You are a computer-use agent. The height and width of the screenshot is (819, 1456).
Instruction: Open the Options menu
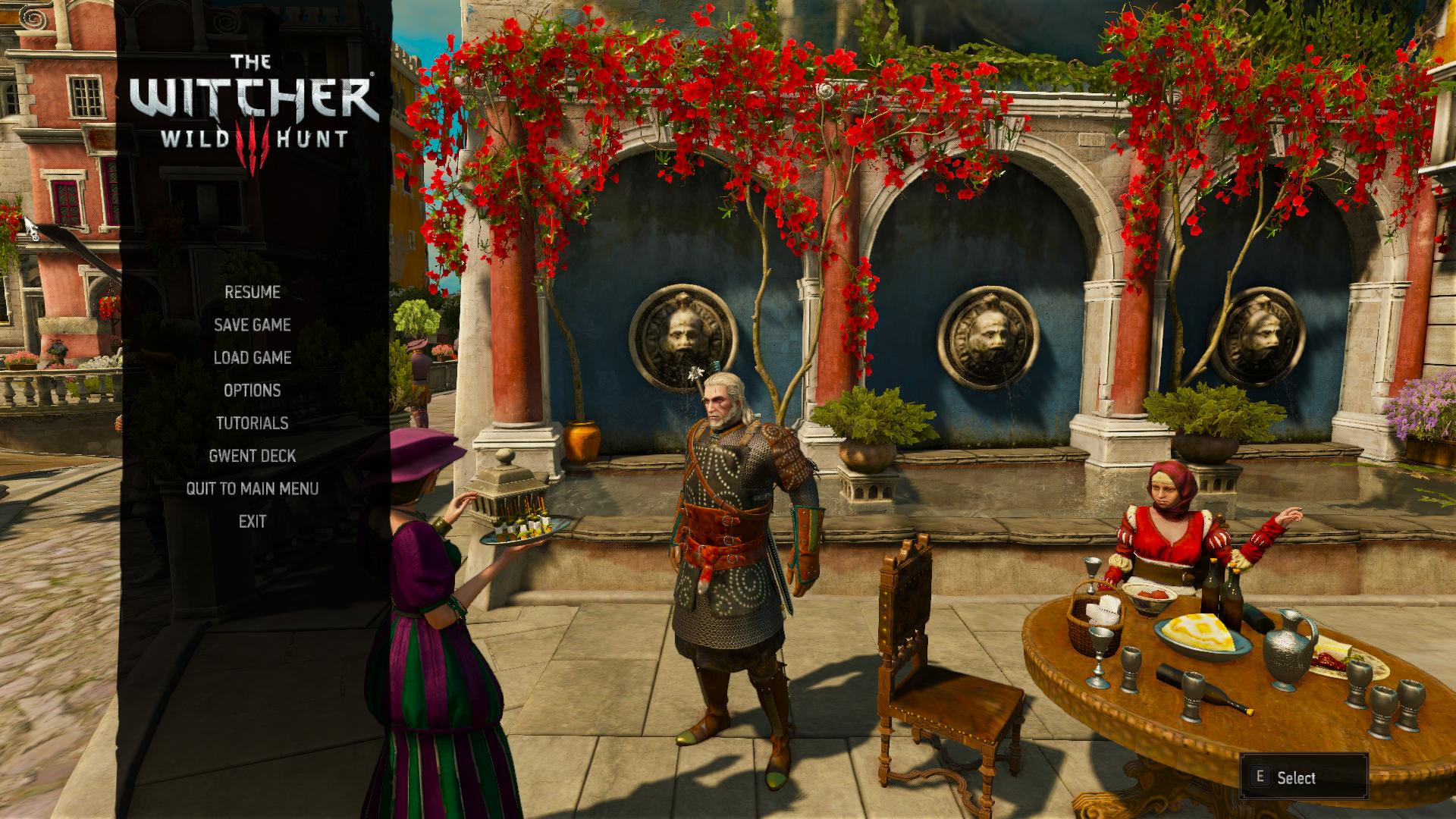pyautogui.click(x=253, y=391)
